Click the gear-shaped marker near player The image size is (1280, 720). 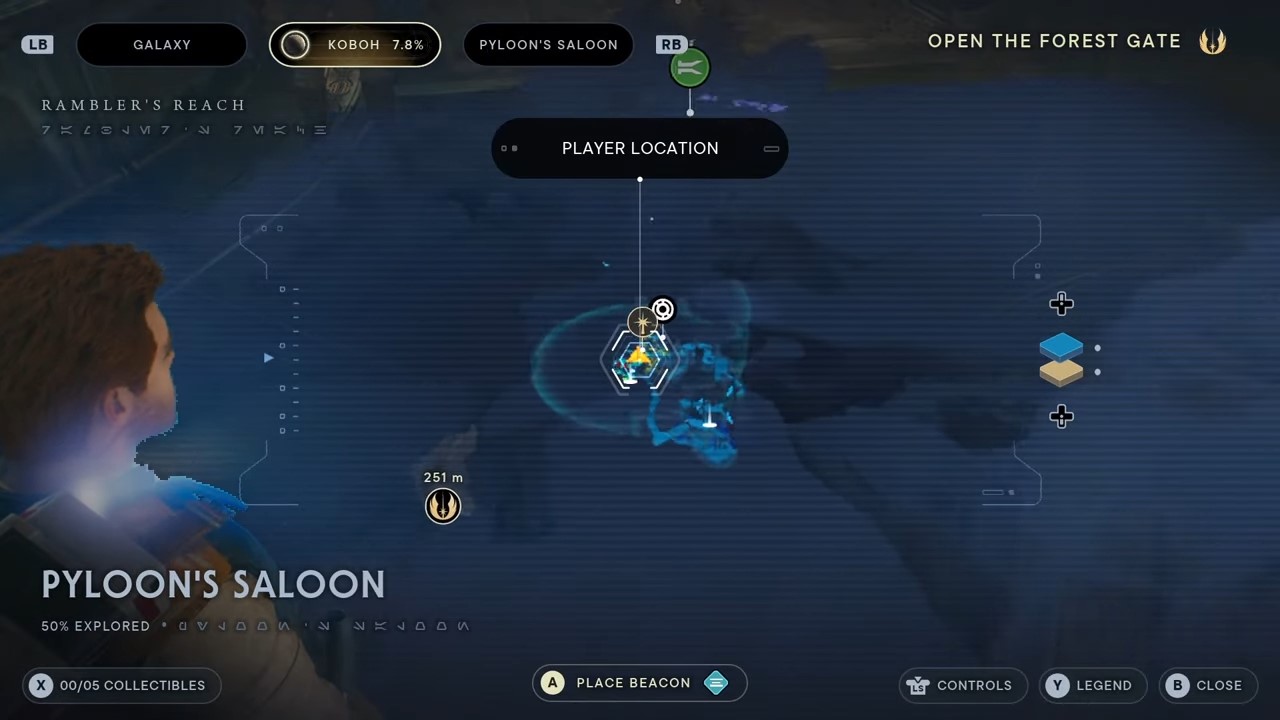tap(663, 309)
